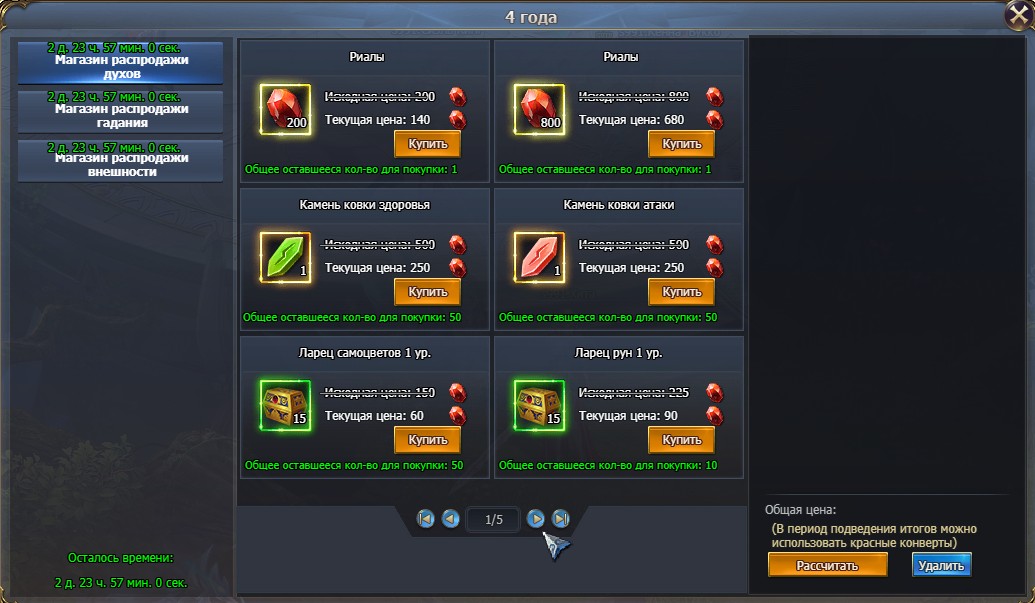Select the red attack forging stone icon

tap(539, 258)
